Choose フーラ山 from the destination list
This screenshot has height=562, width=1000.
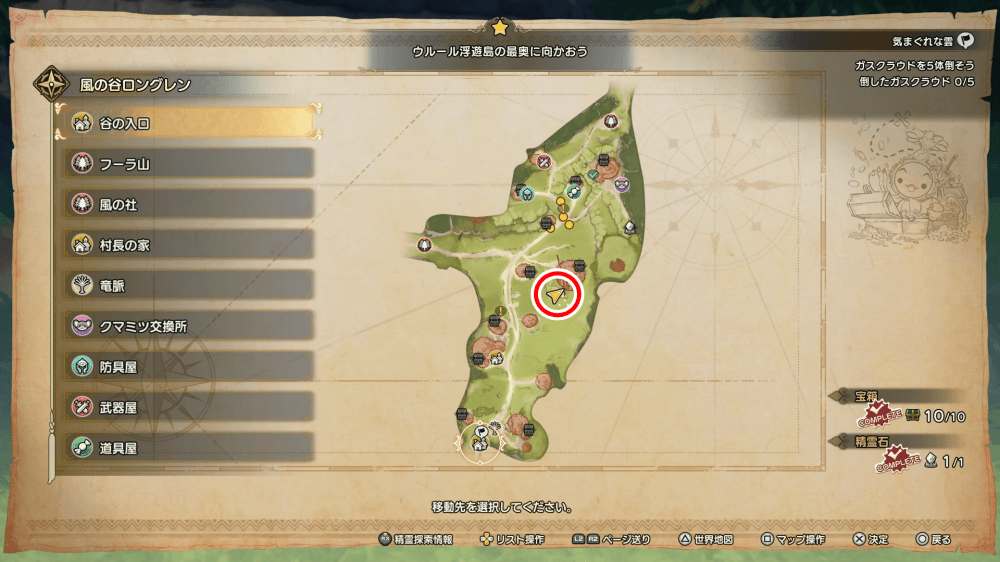point(190,163)
